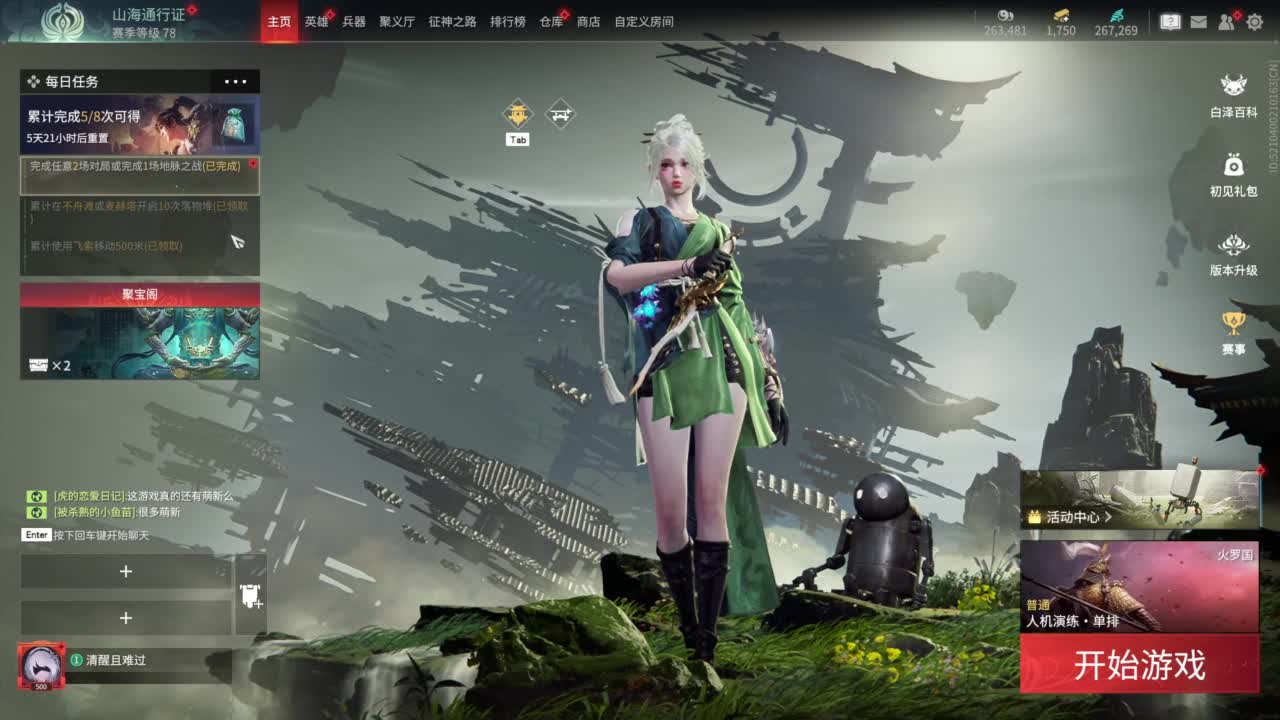Switch to the 英雄 tab
The image size is (1280, 720).
click(x=318, y=21)
